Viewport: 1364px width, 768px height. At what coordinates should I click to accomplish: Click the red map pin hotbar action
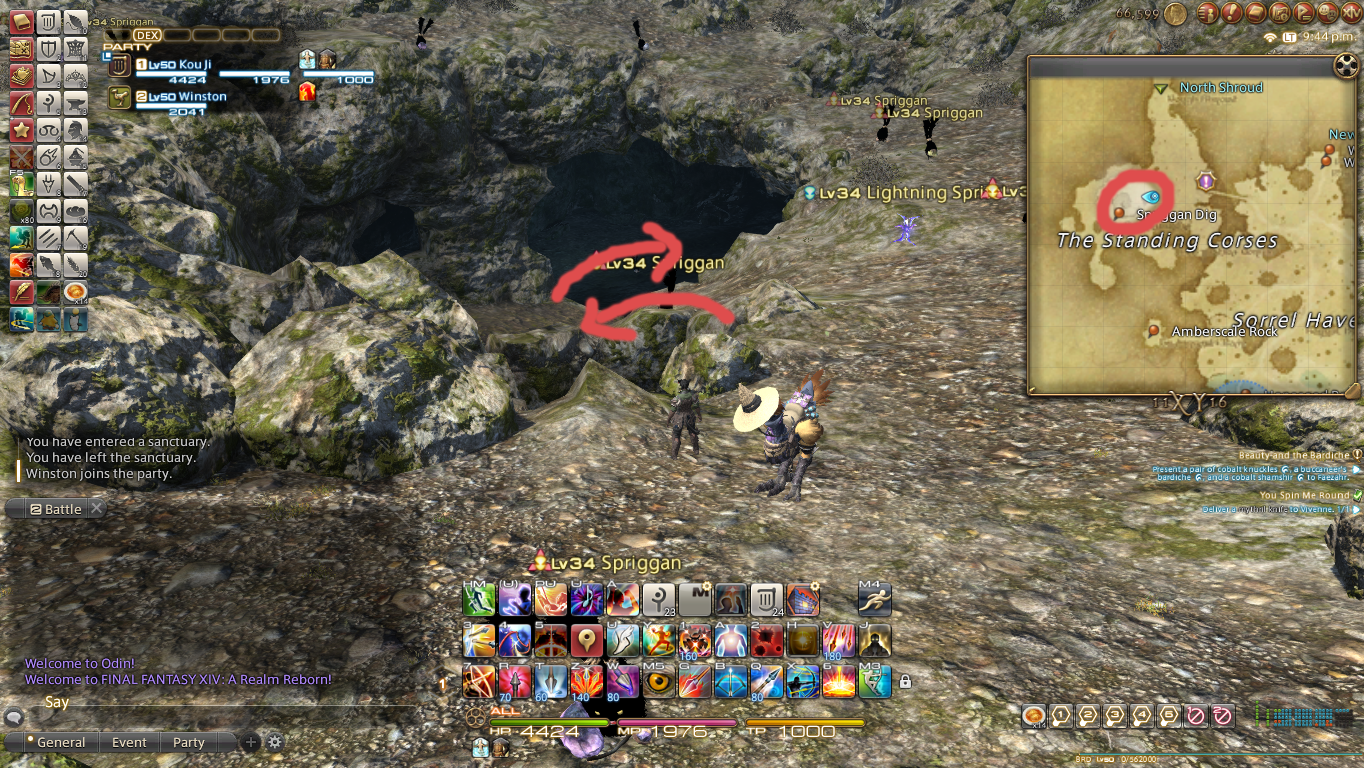pos(586,640)
